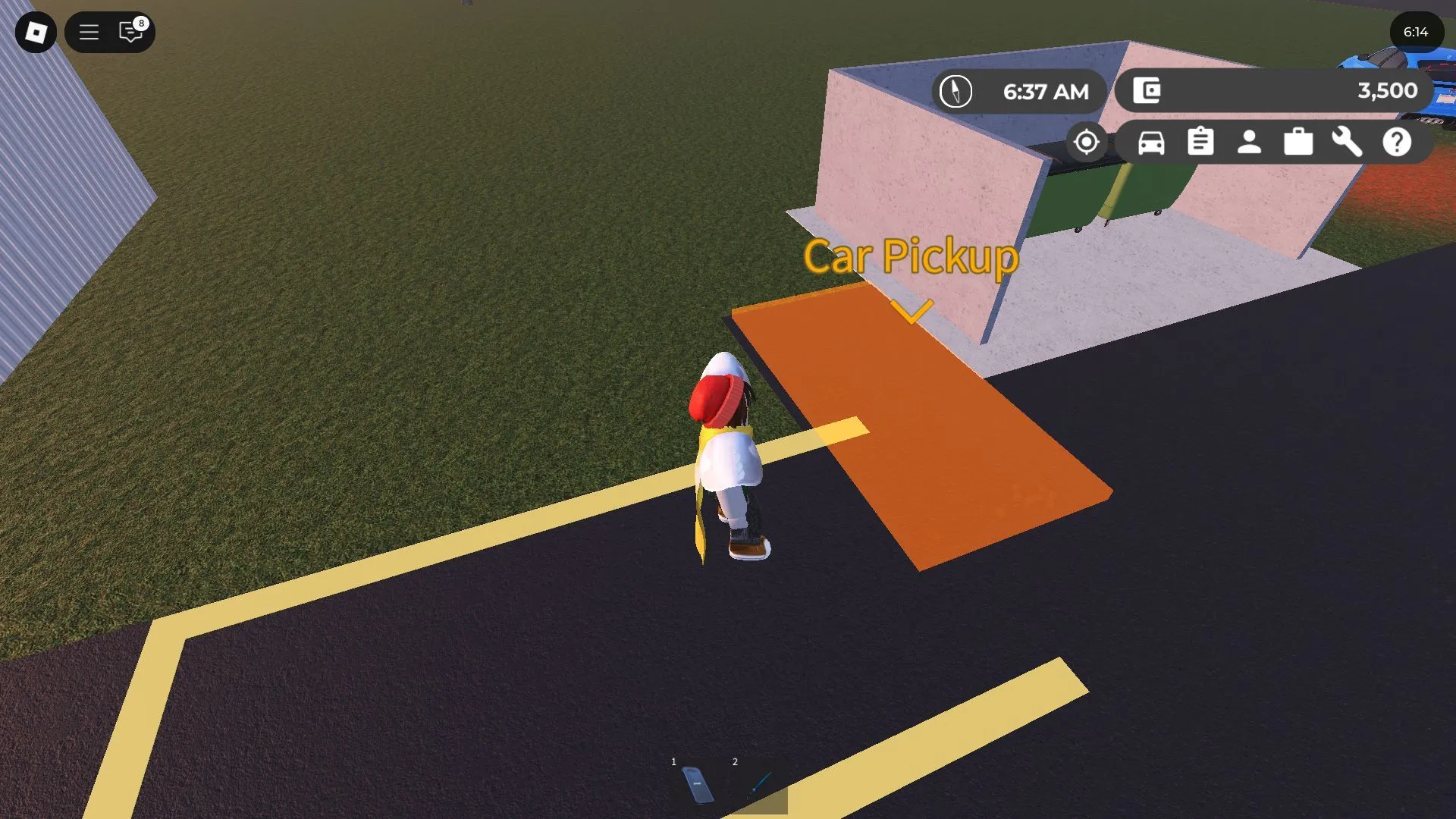Screen dimensions: 1456x819
Task: Check the chat notification badge showing 8
Action: [x=140, y=23]
